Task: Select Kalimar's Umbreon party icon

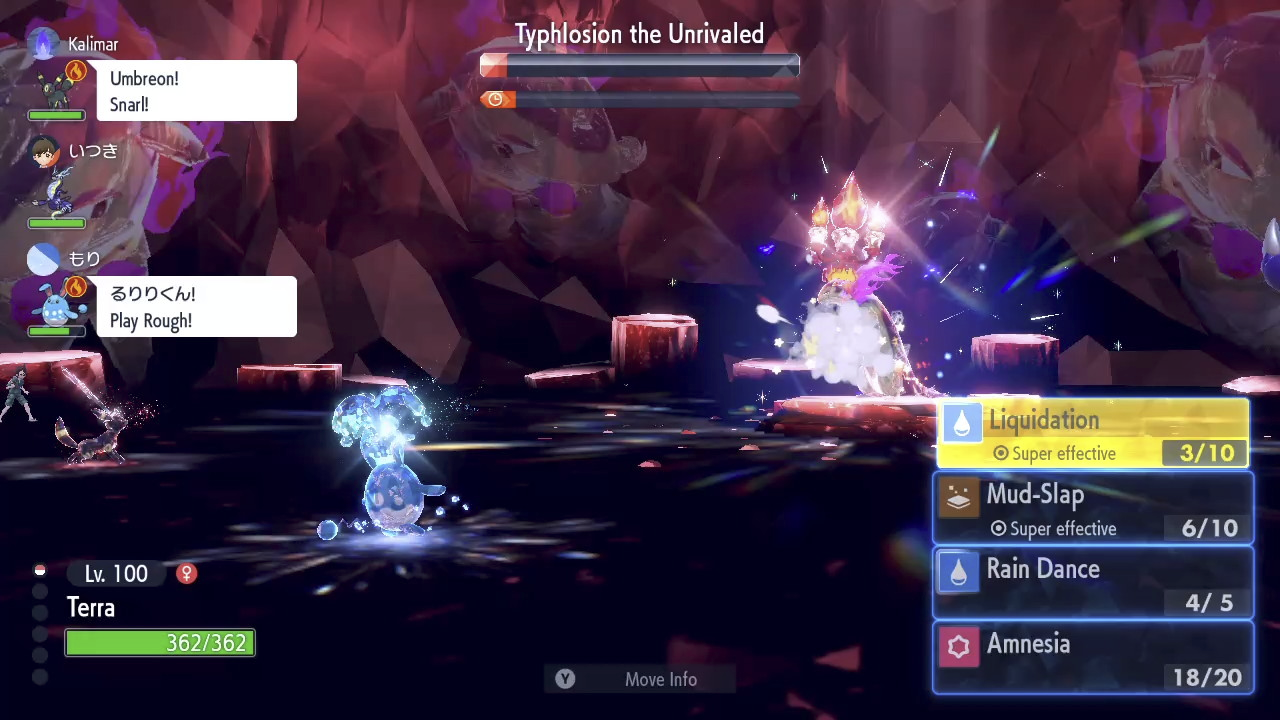Action: (x=57, y=88)
